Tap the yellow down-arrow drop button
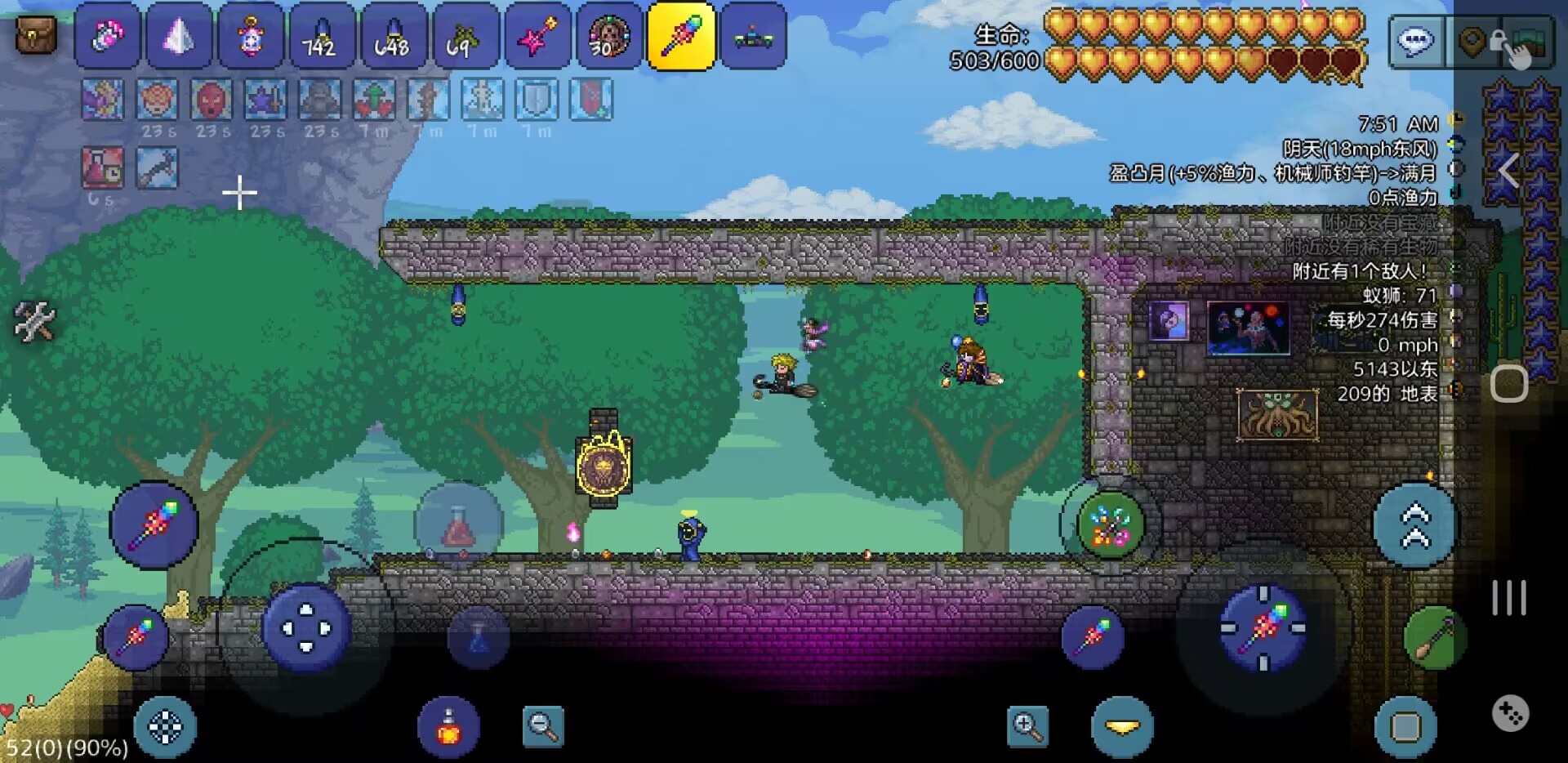 1122,726
